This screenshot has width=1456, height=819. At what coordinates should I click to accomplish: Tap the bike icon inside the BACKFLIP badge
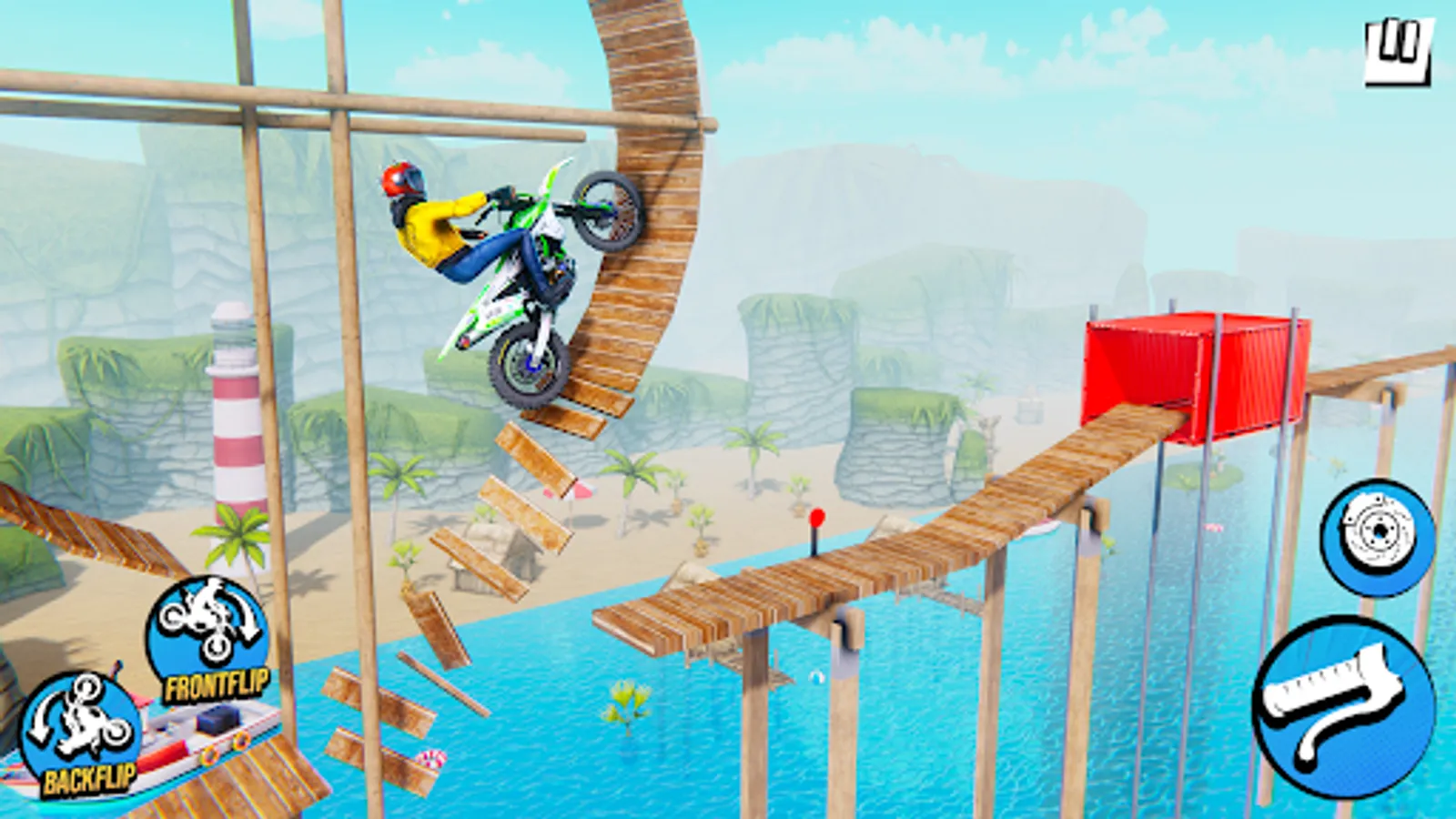(82, 719)
